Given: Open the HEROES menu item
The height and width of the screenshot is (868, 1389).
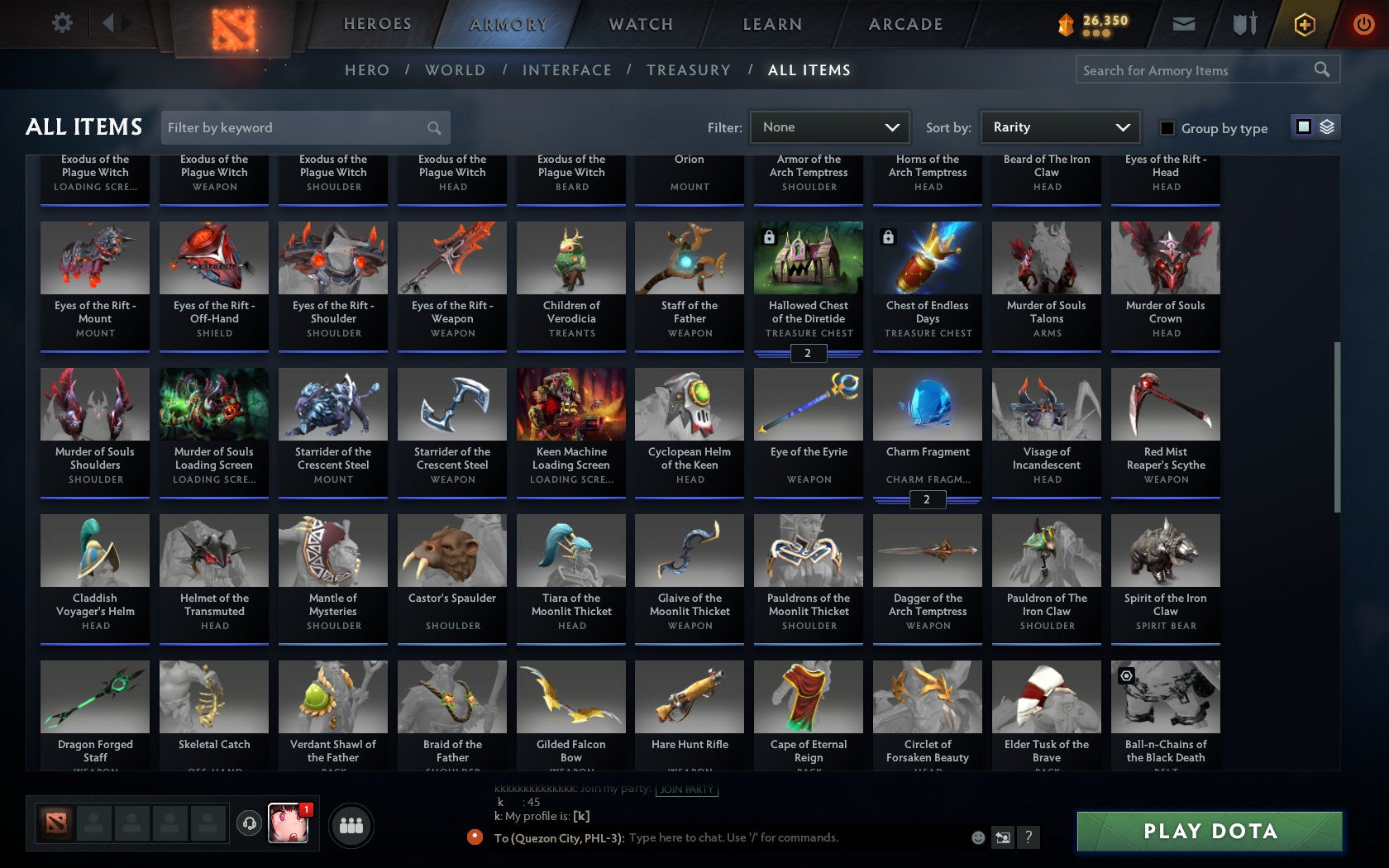Looking at the screenshot, I should coord(377,24).
